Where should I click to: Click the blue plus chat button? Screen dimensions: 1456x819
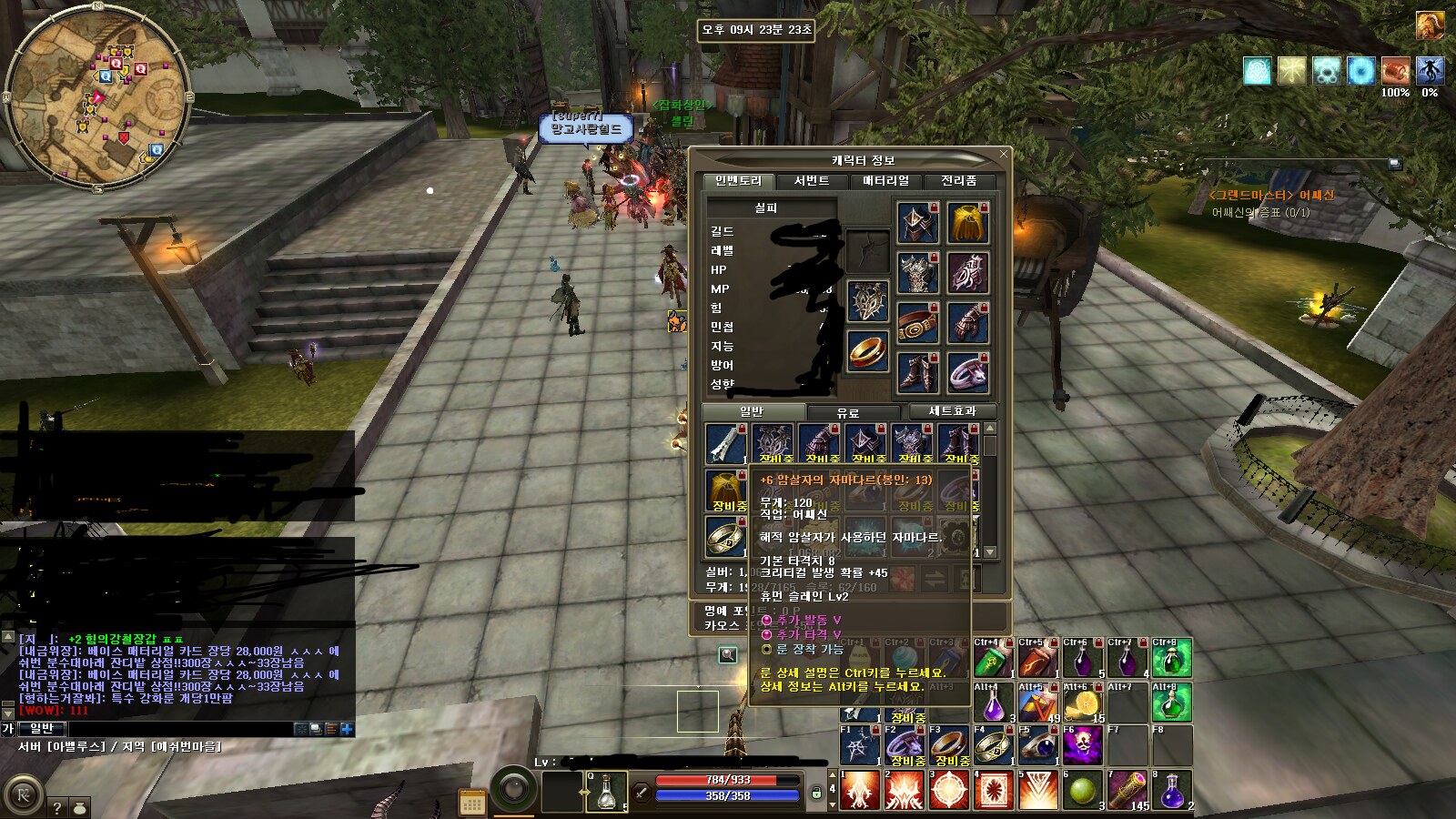tap(347, 729)
